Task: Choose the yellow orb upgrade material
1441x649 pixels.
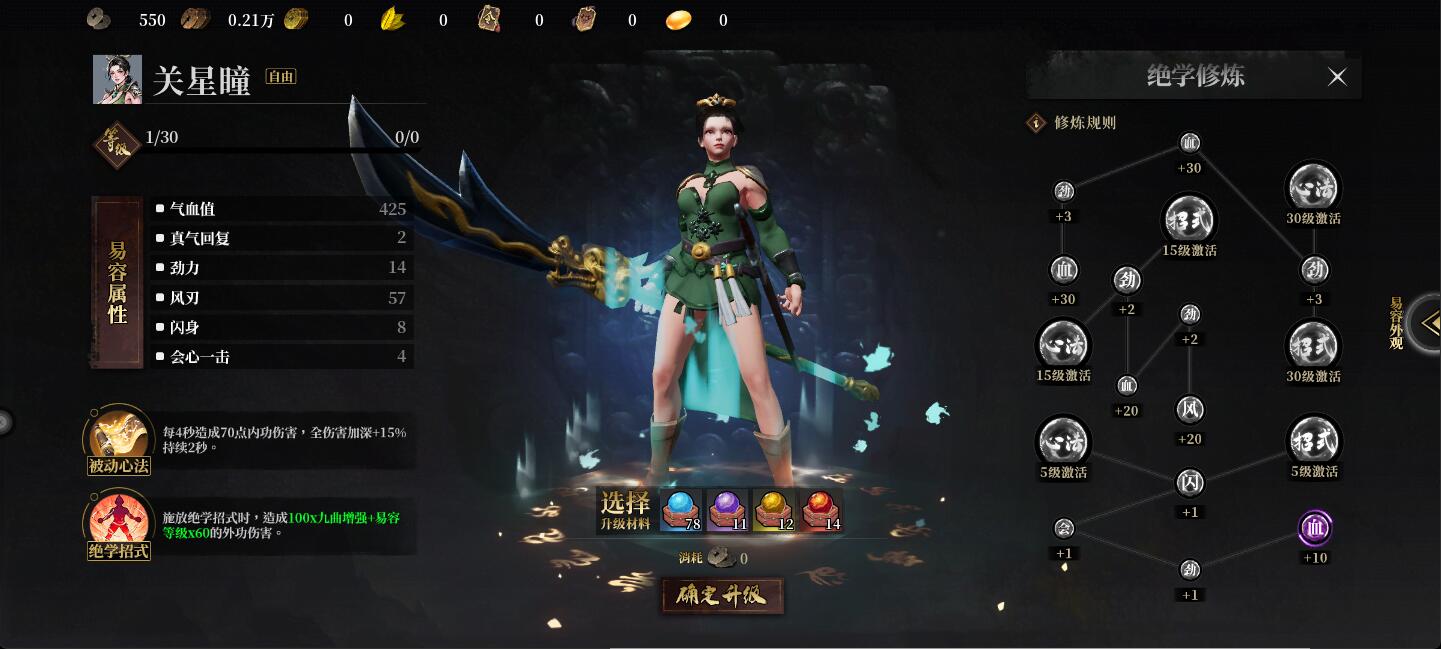Action: pos(773,509)
